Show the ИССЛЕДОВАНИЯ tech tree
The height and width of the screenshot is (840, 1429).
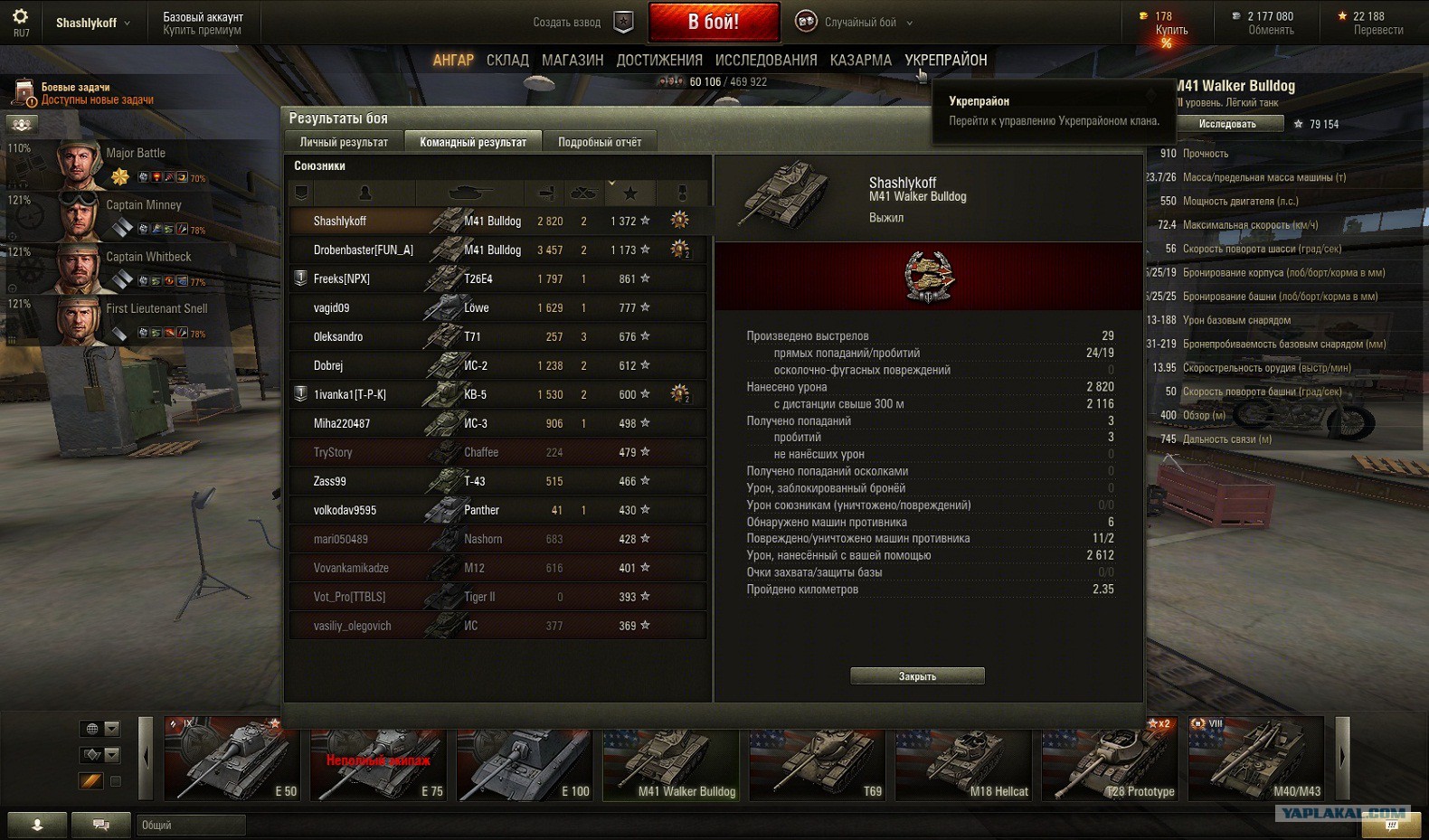tap(766, 60)
